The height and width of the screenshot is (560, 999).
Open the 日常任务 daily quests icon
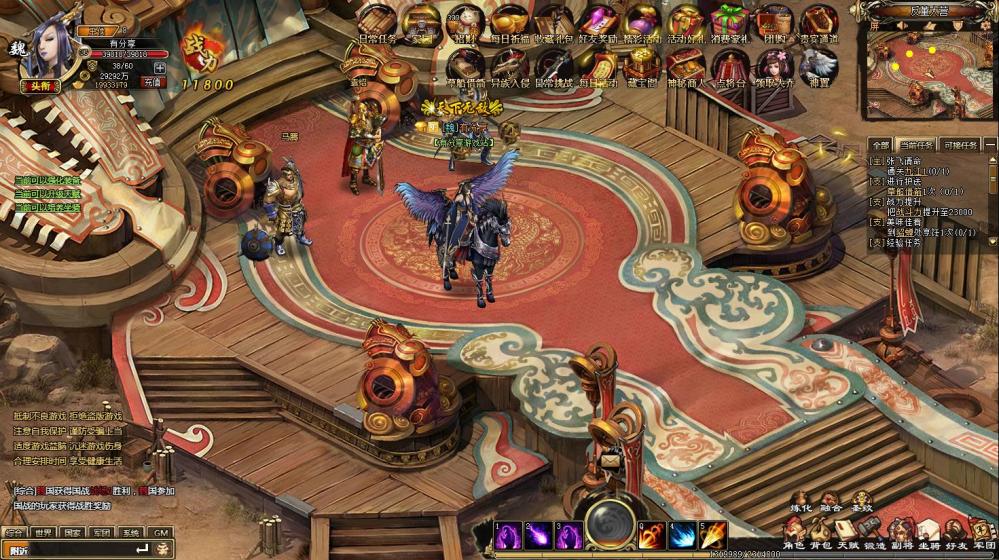[378, 21]
